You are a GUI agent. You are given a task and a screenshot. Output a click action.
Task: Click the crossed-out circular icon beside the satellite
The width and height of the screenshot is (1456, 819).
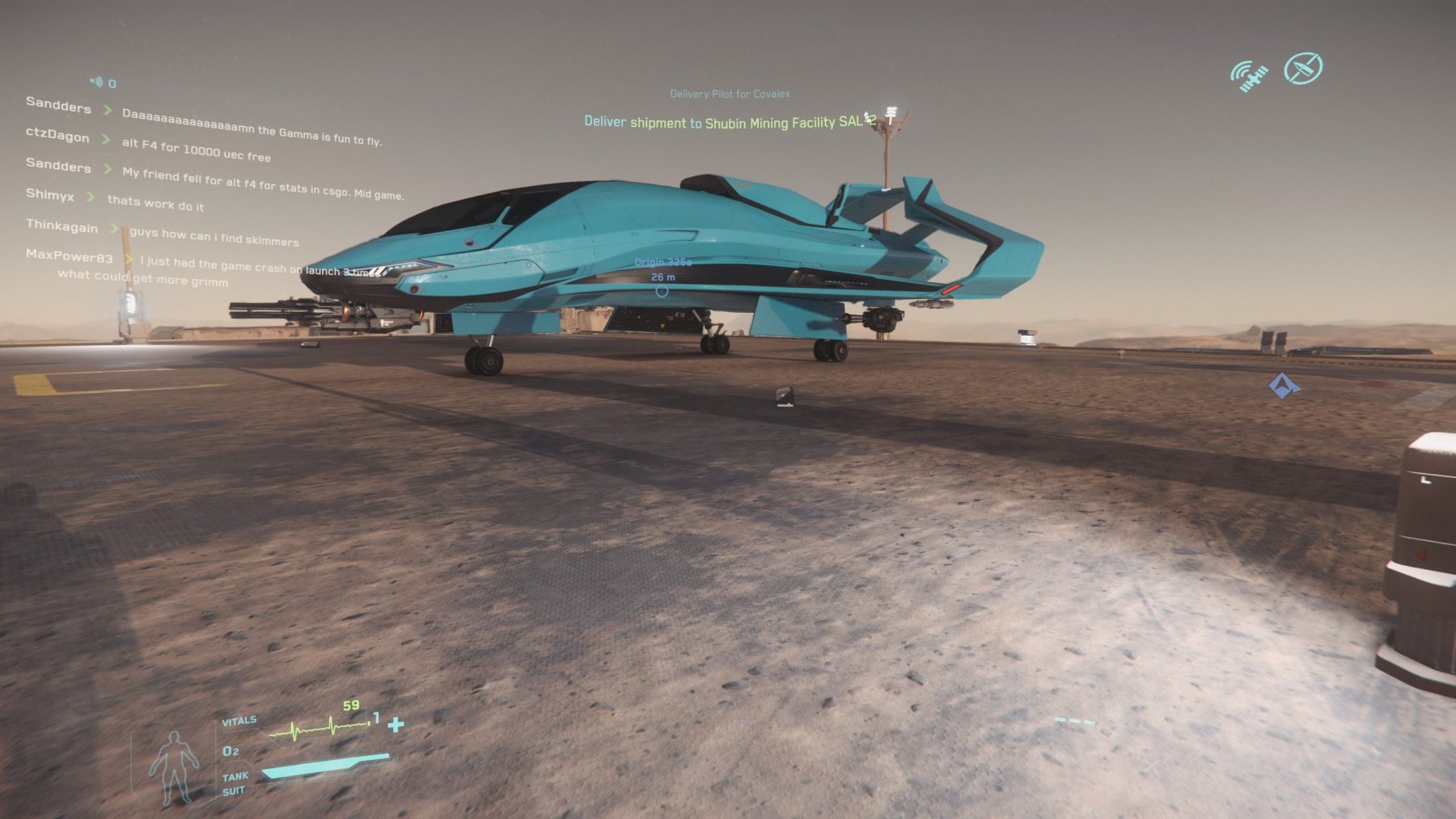coord(1302,69)
